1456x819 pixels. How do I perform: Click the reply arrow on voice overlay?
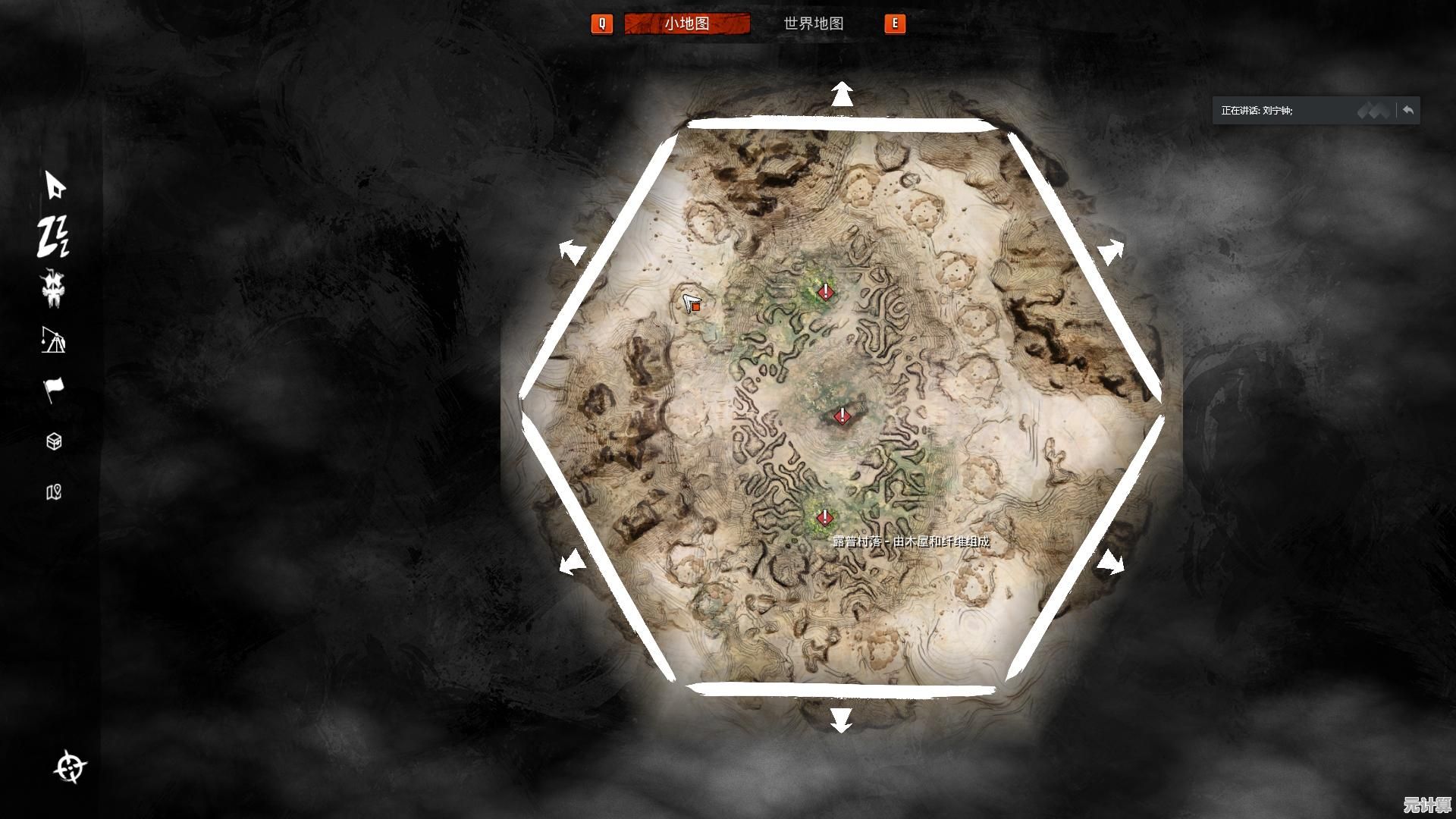point(1408,111)
